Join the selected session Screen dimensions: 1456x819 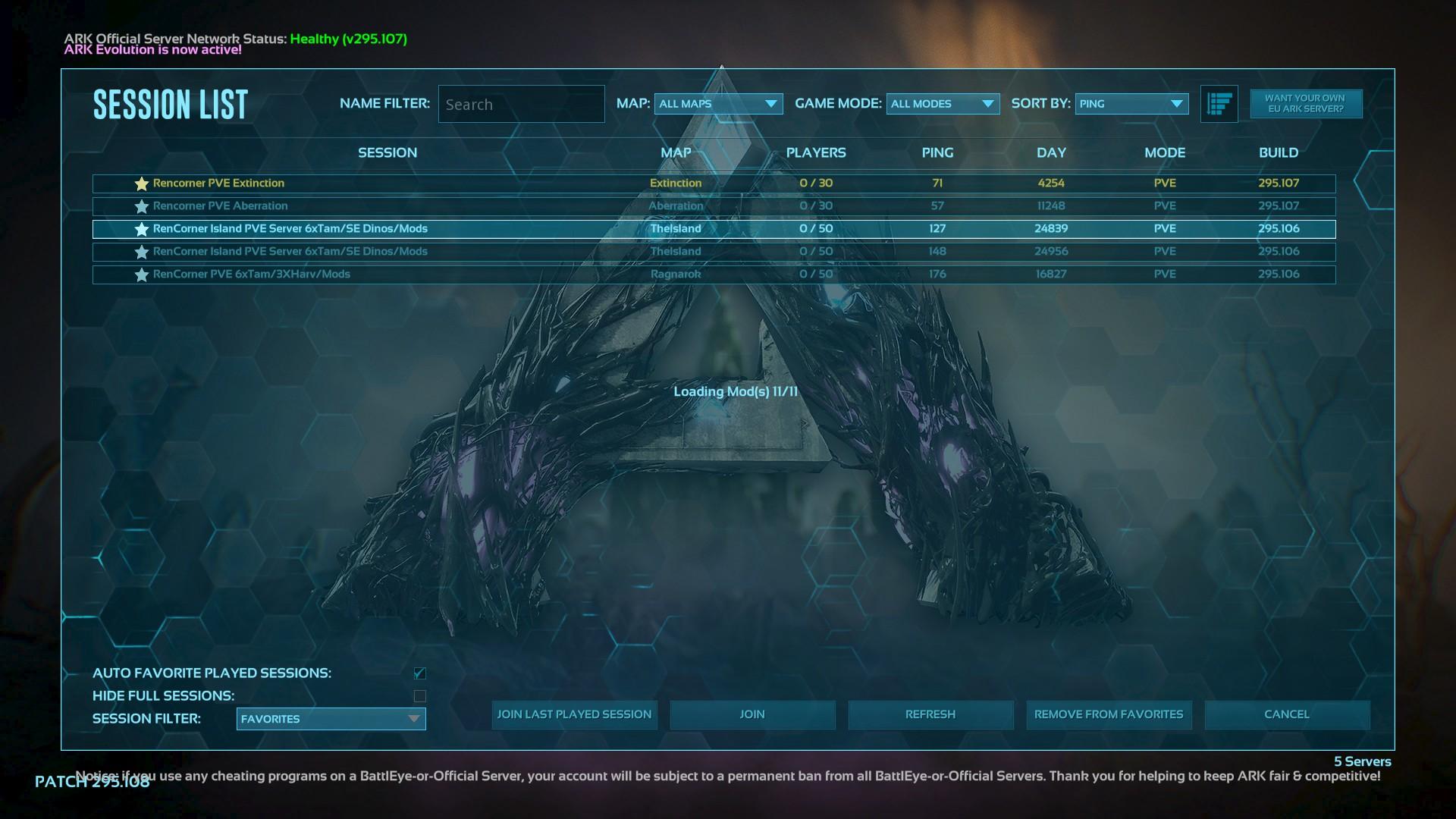pos(752,714)
